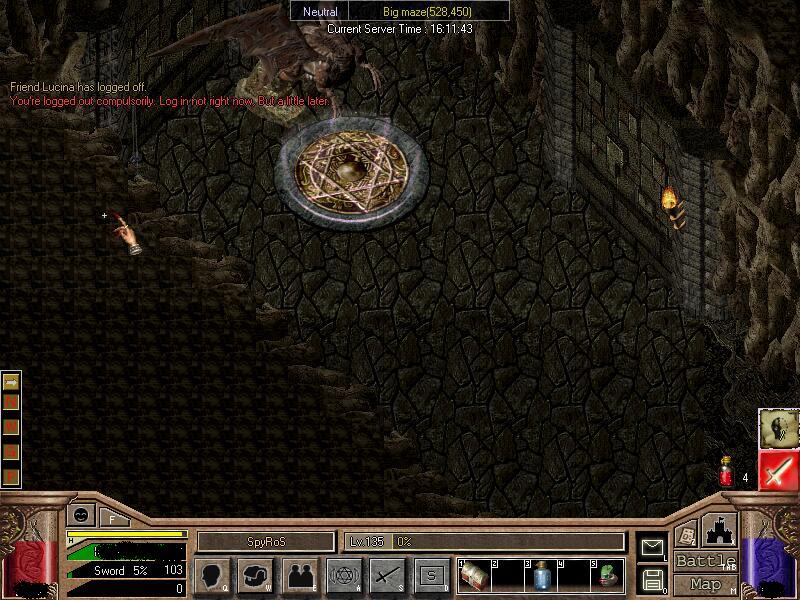Image resolution: width=800 pixels, height=600 pixels.
Task: Open the hexagram magic button
Action: point(344,575)
